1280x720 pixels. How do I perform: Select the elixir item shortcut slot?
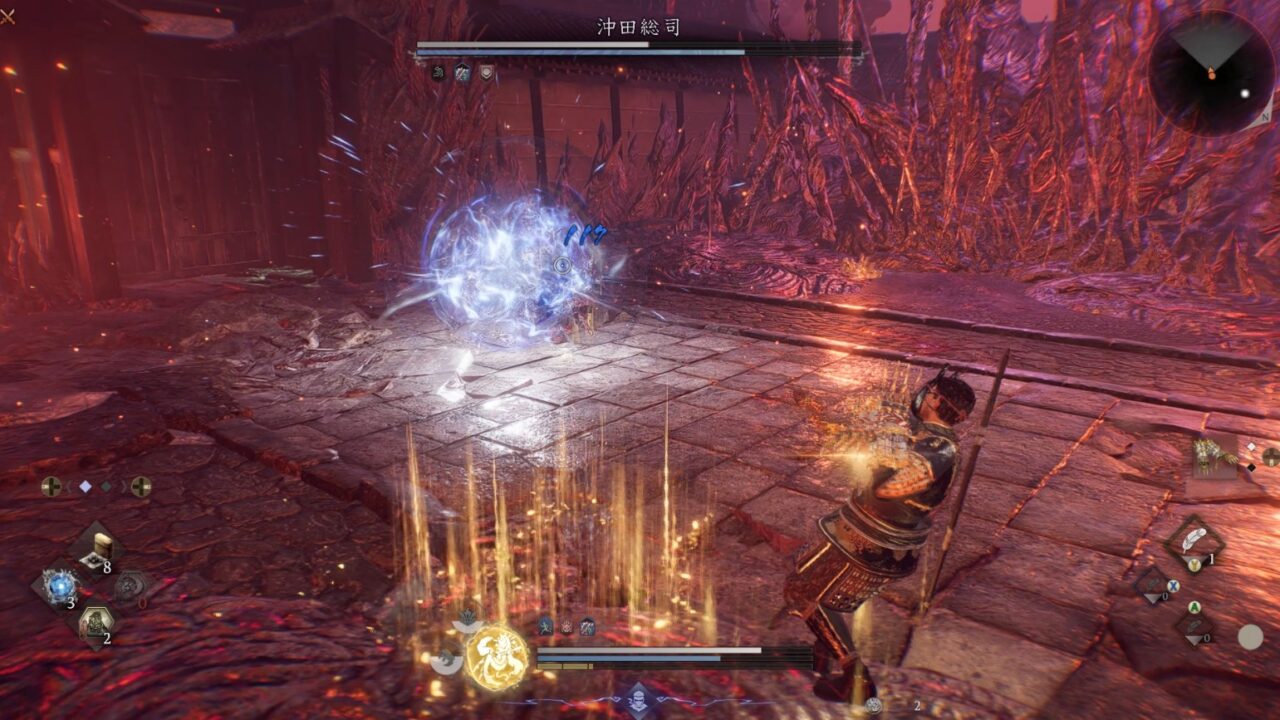click(x=100, y=546)
